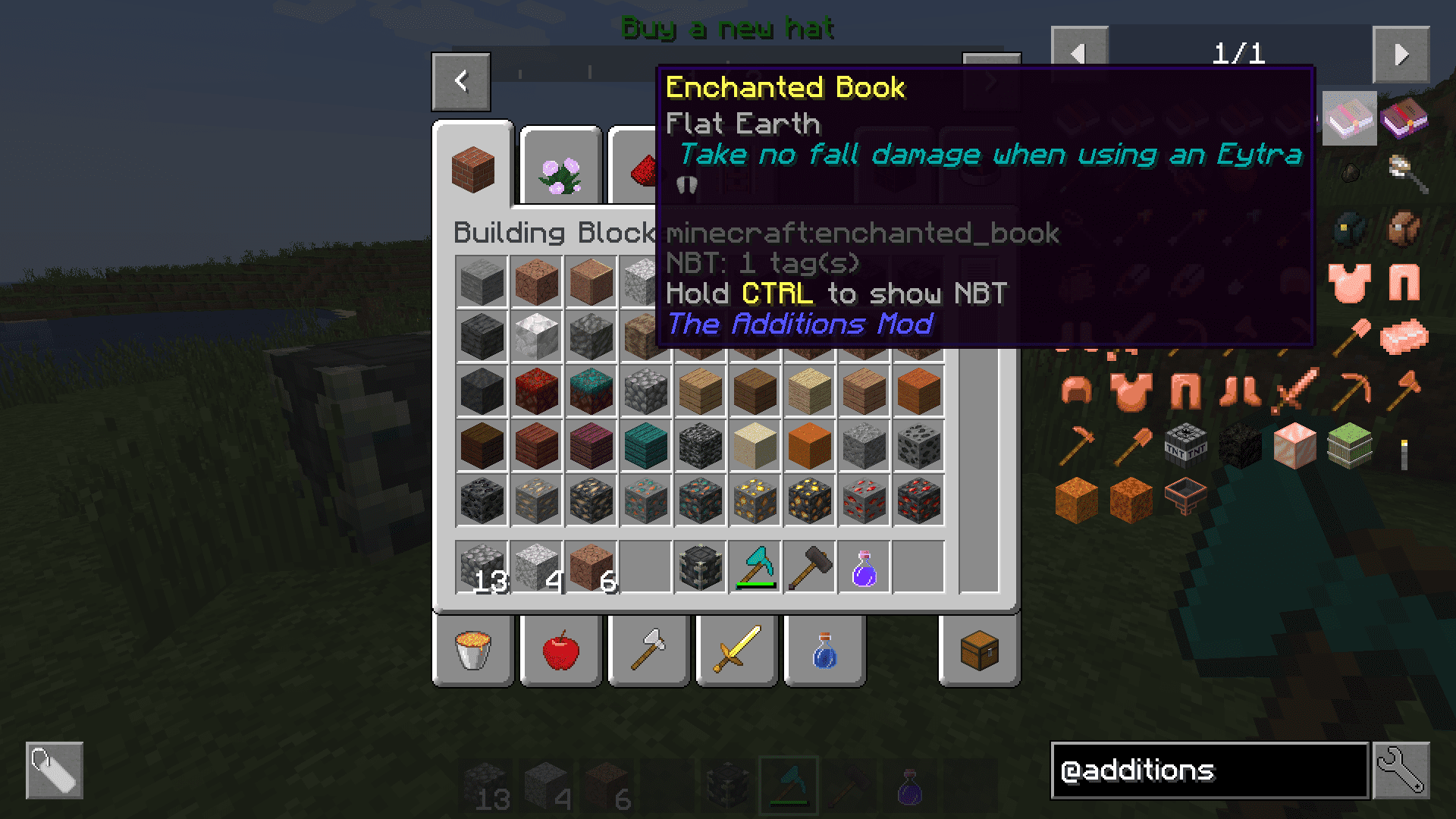Screen dimensions: 1456x819
Task: Click the item list previous page arrow
Action: pyautogui.click(x=1079, y=54)
